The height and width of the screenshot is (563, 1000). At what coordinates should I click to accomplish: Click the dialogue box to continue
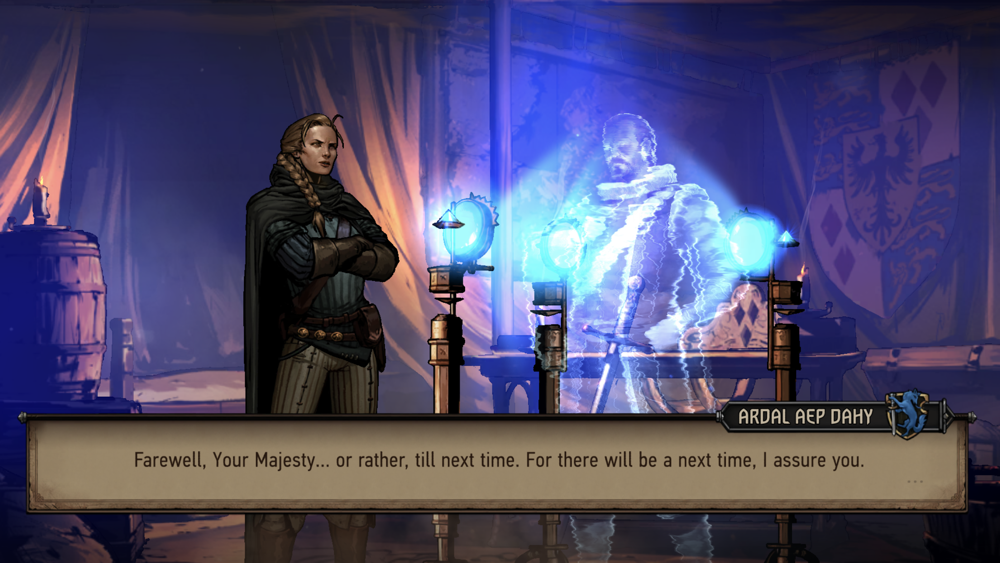click(497, 462)
